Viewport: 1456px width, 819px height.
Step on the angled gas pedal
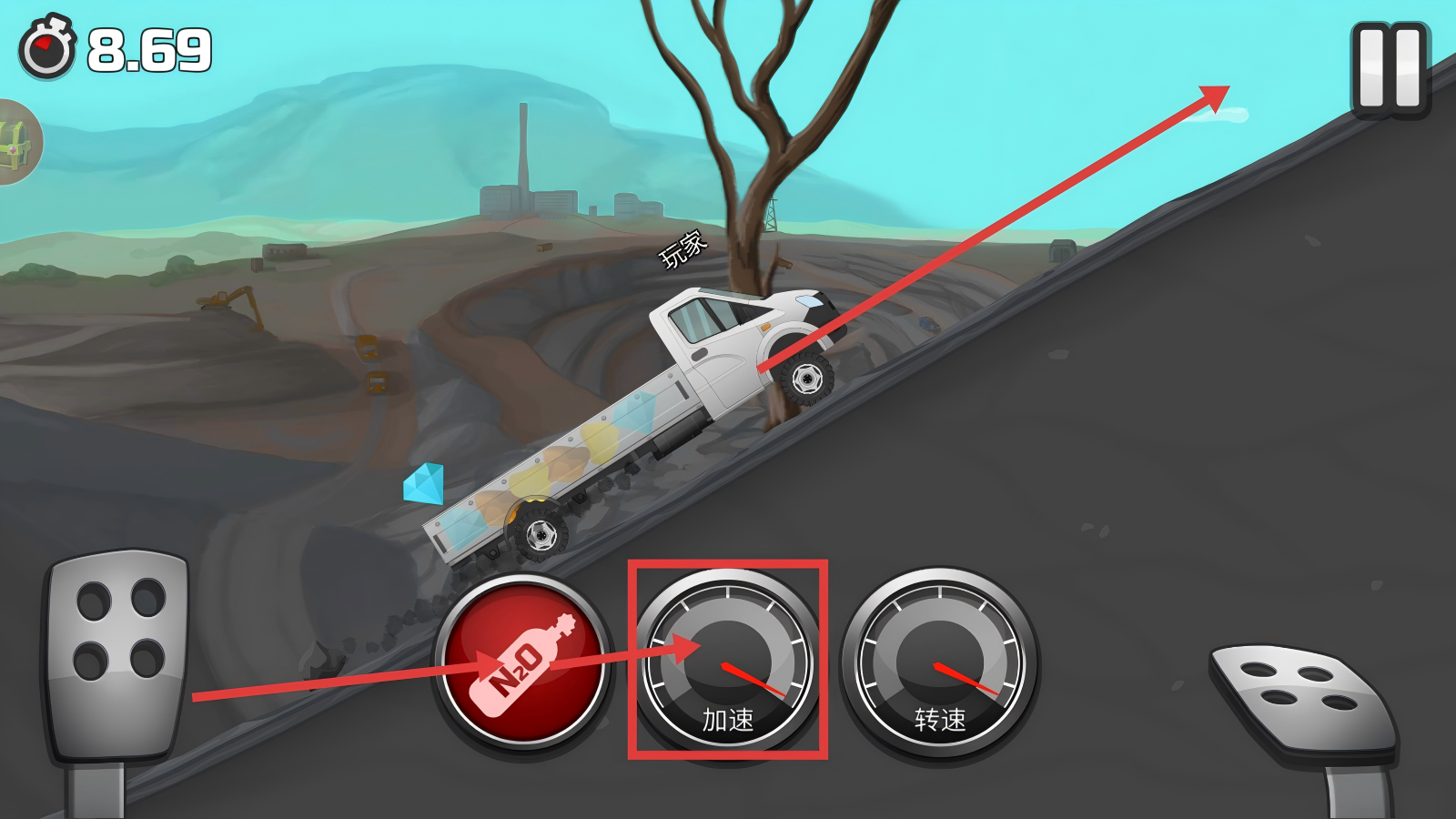(1302, 695)
